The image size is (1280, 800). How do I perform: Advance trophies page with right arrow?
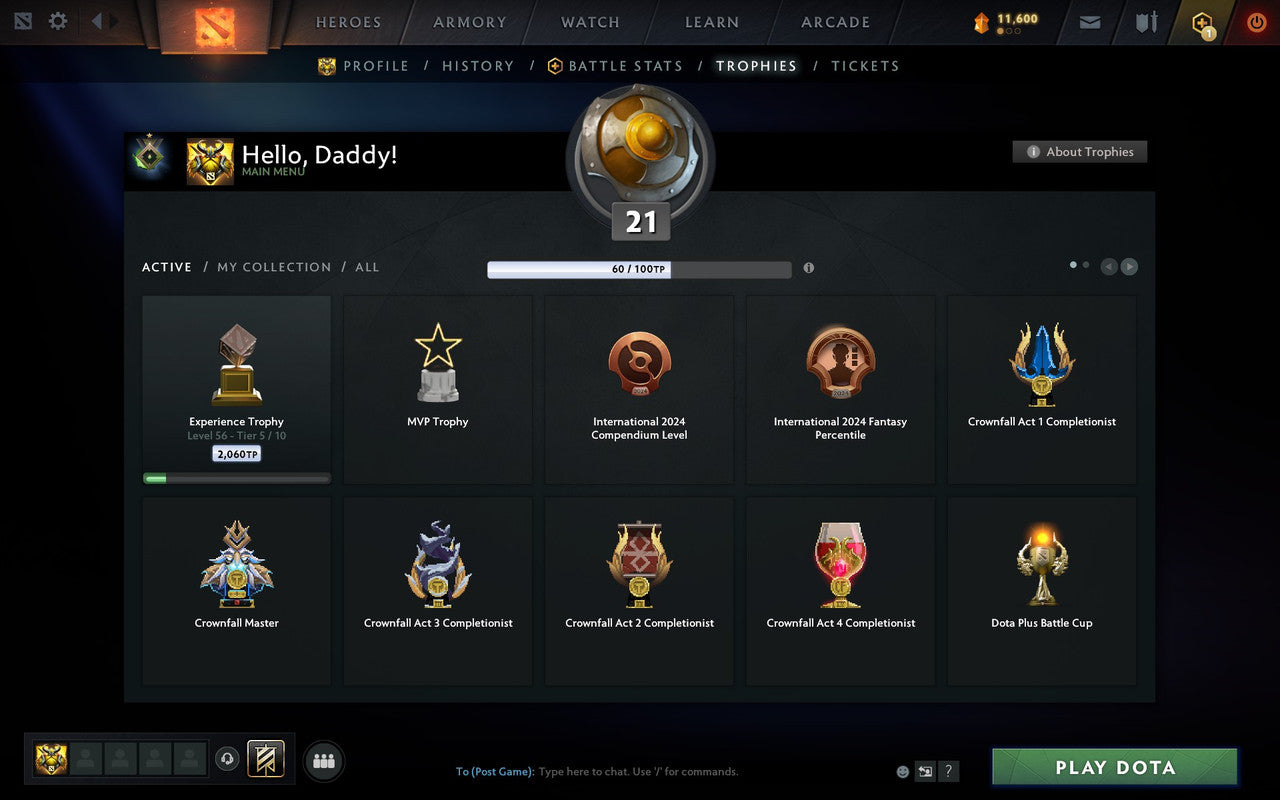(x=1129, y=267)
